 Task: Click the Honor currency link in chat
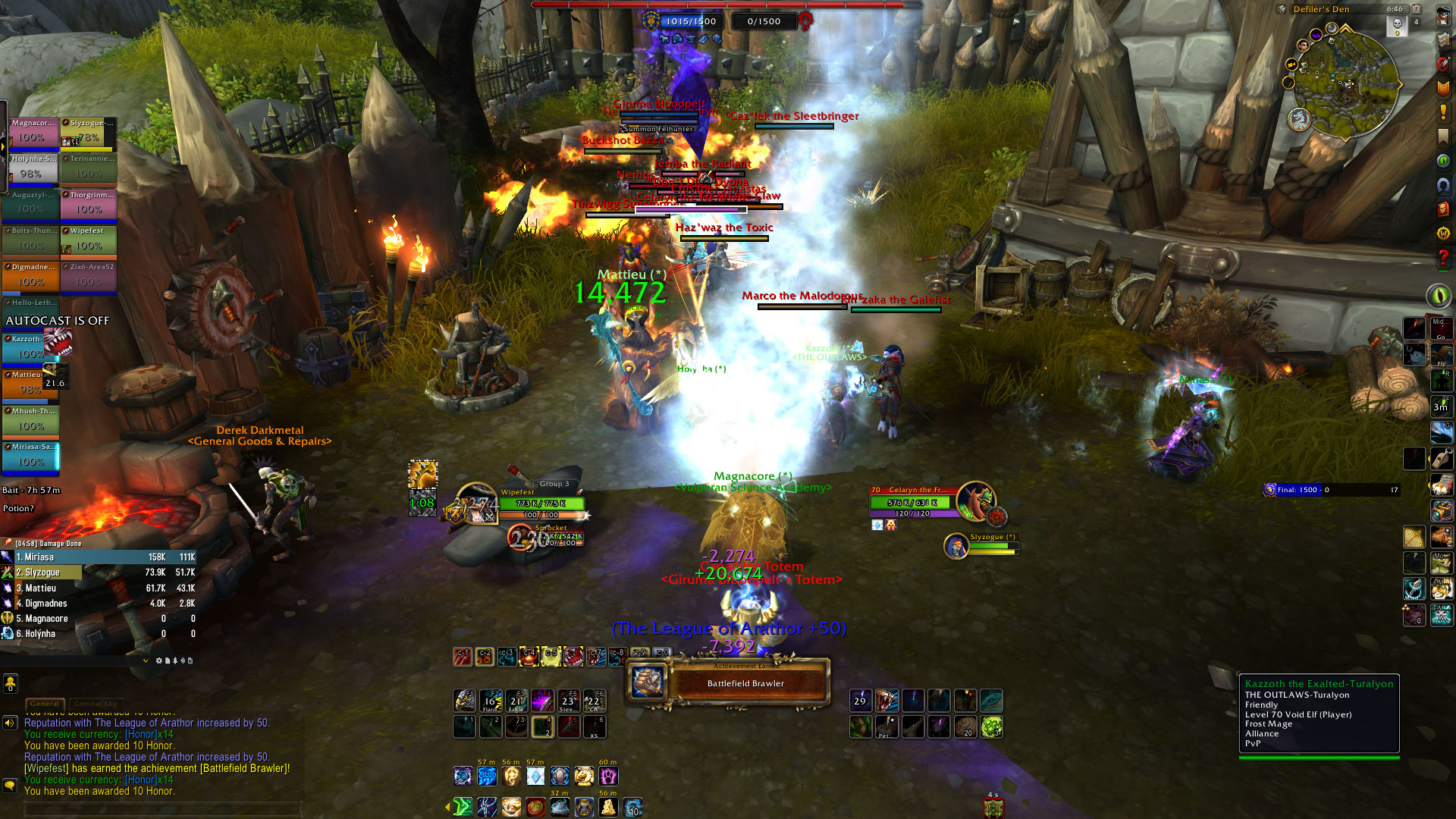[x=141, y=780]
